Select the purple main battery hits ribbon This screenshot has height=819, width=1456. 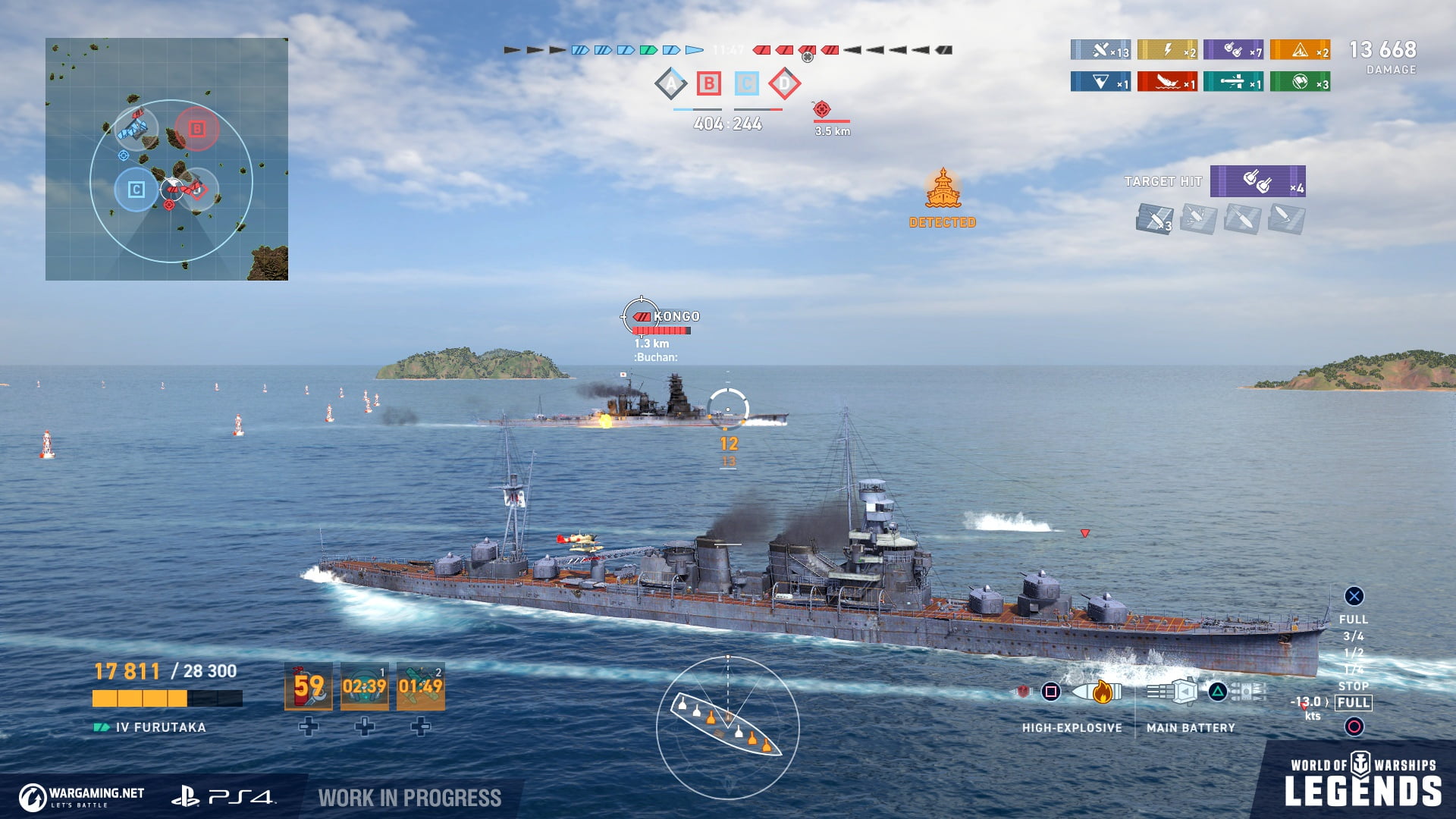coord(1233,50)
